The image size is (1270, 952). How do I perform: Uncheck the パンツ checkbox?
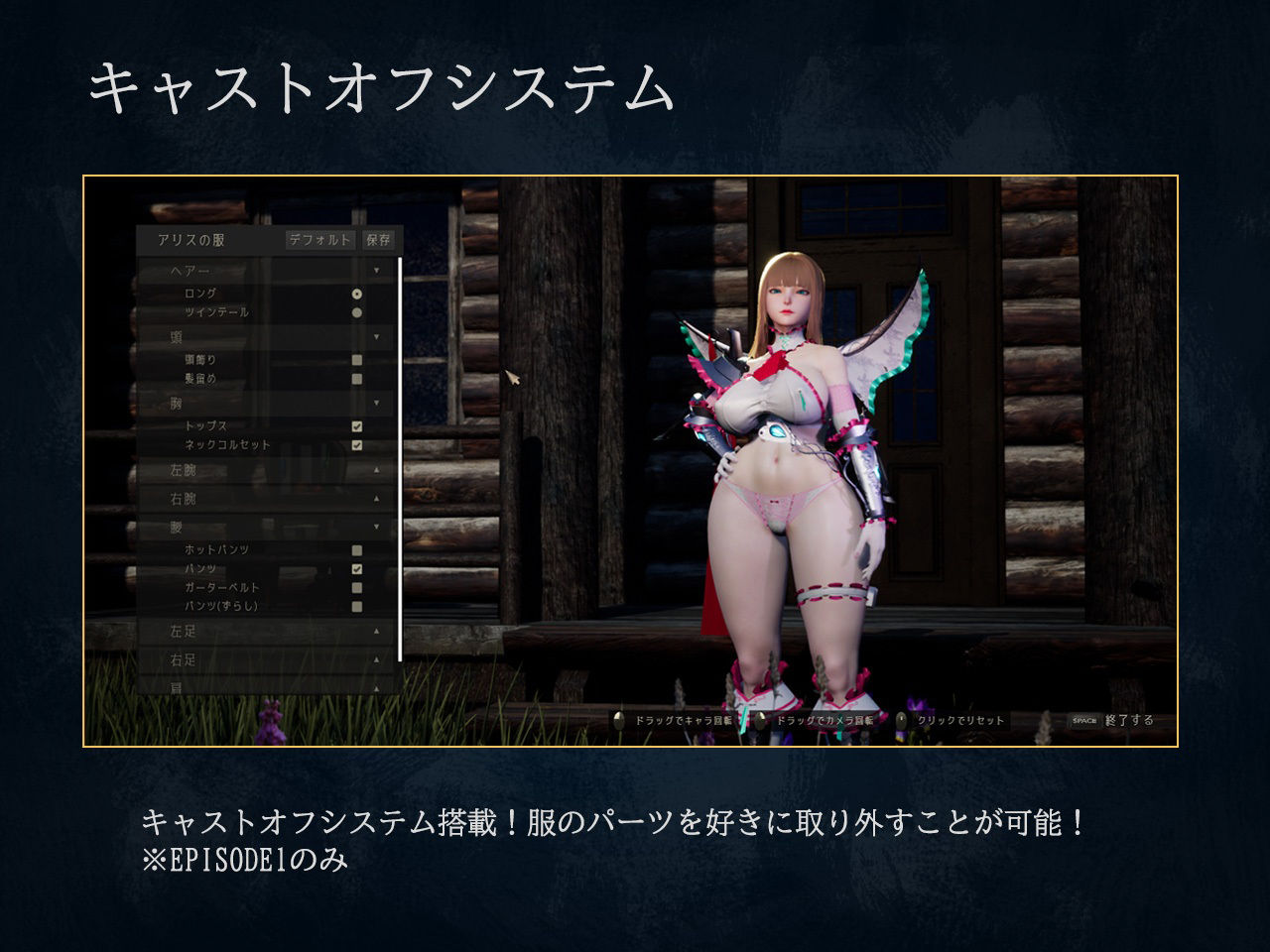356,568
